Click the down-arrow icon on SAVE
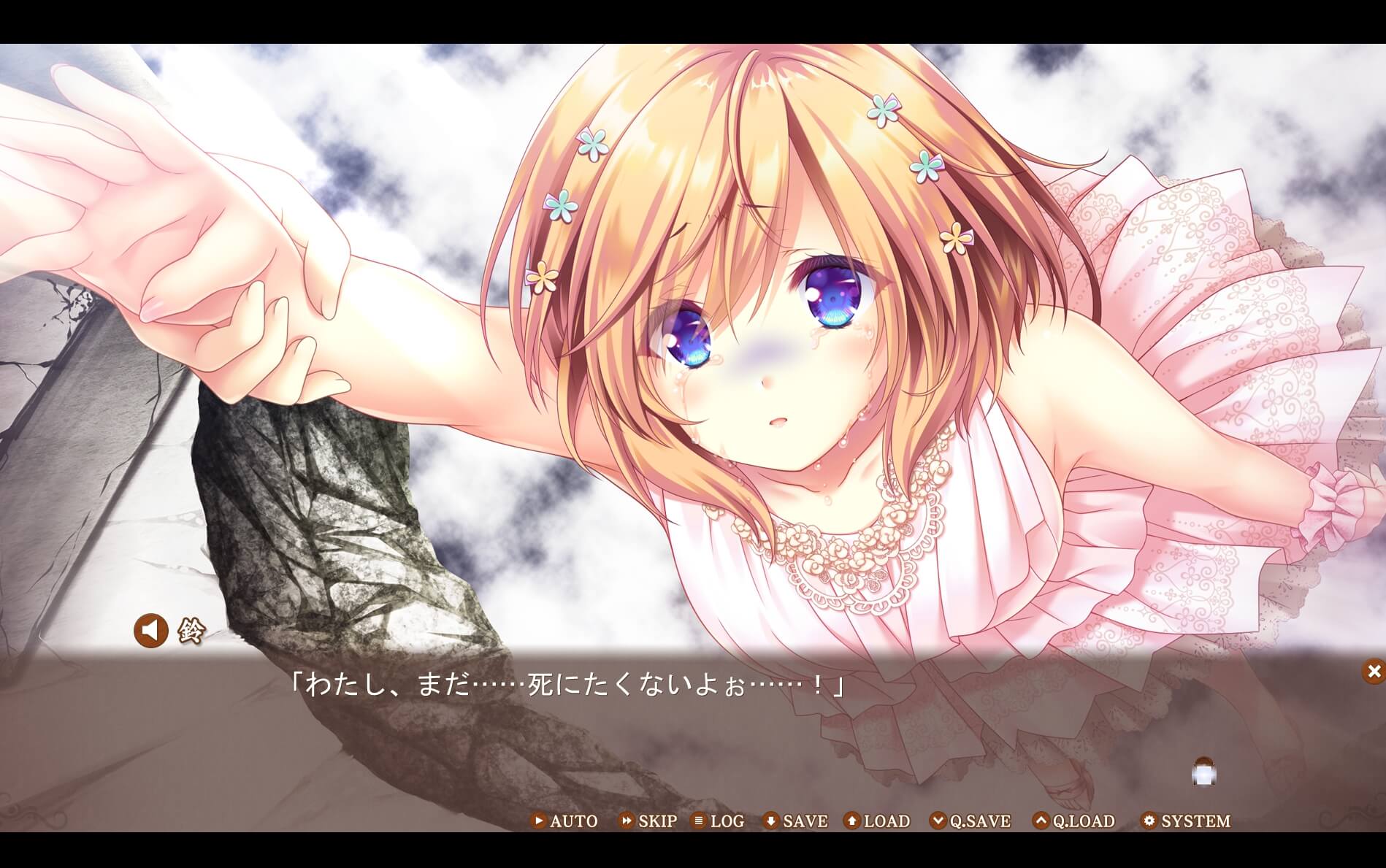This screenshot has height=868, width=1386. coord(771,821)
